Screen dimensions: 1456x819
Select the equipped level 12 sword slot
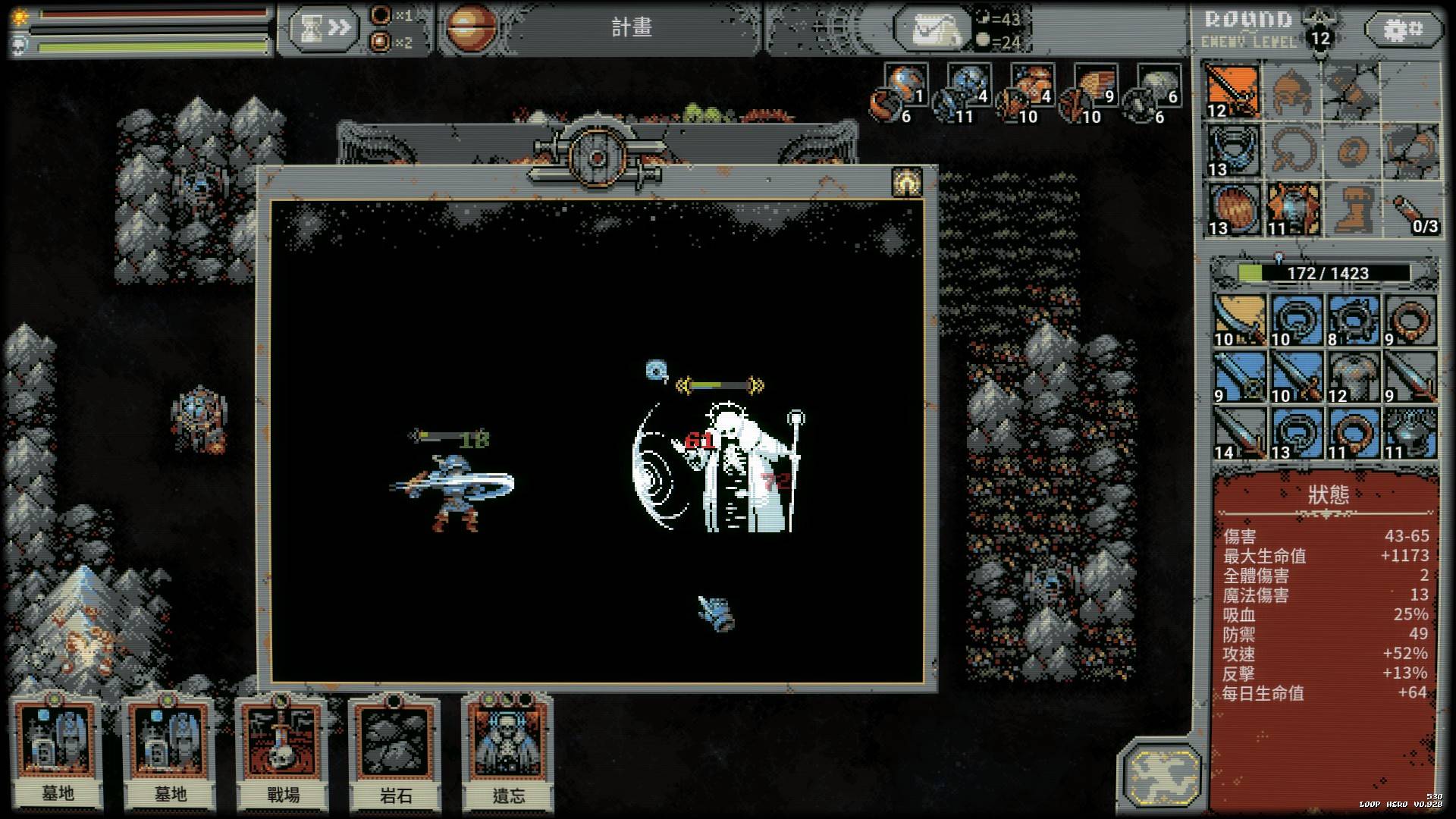click(x=1234, y=91)
